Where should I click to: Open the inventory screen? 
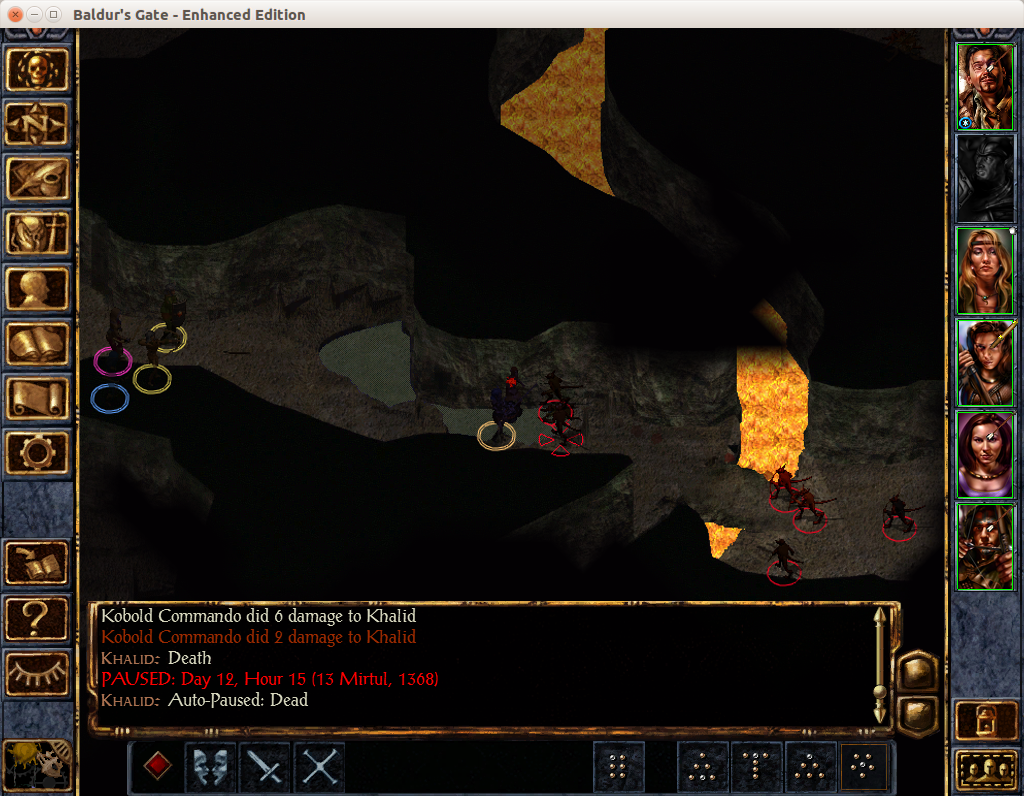(x=38, y=234)
